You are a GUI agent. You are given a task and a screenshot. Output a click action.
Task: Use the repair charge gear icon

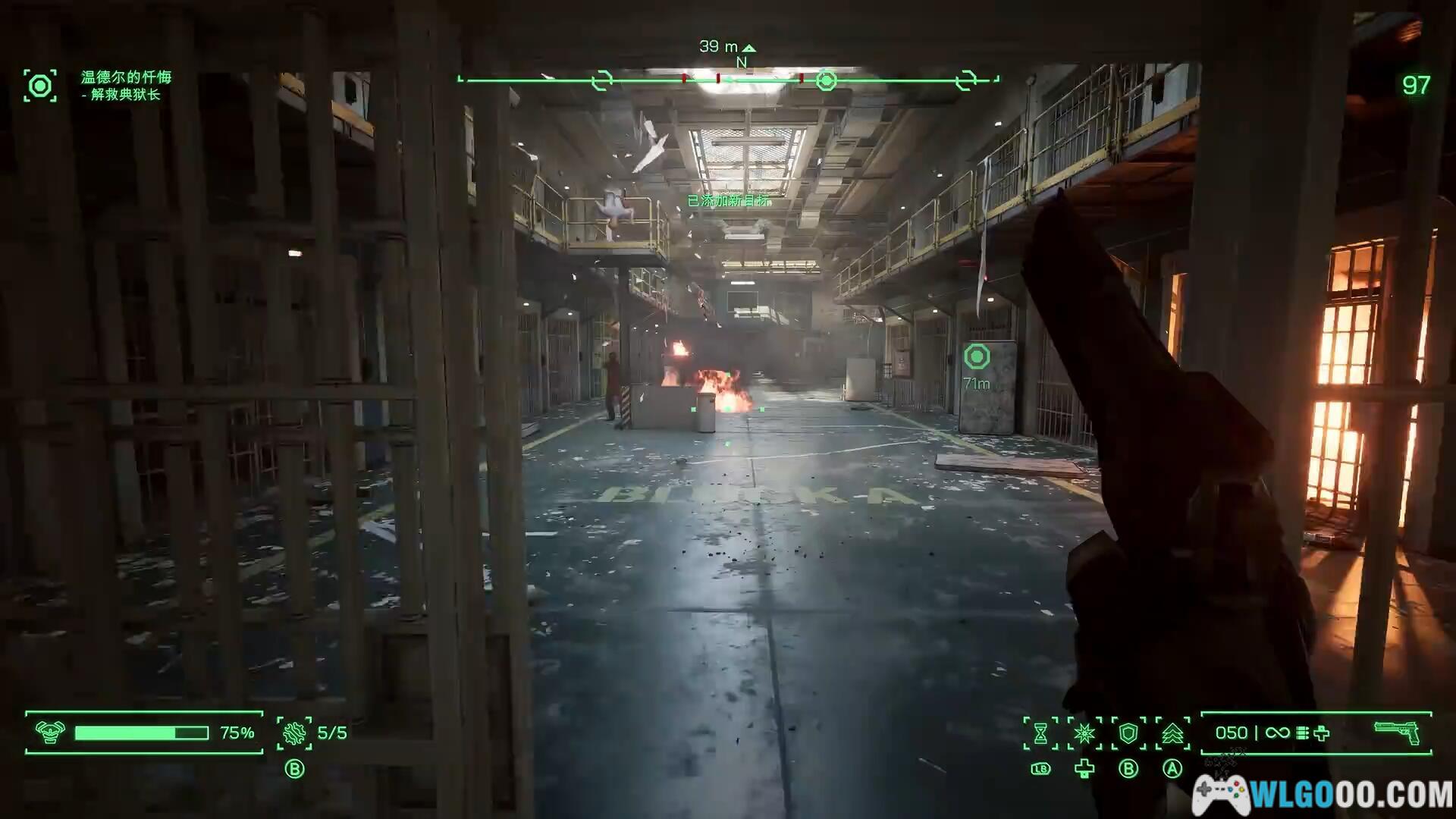[294, 733]
